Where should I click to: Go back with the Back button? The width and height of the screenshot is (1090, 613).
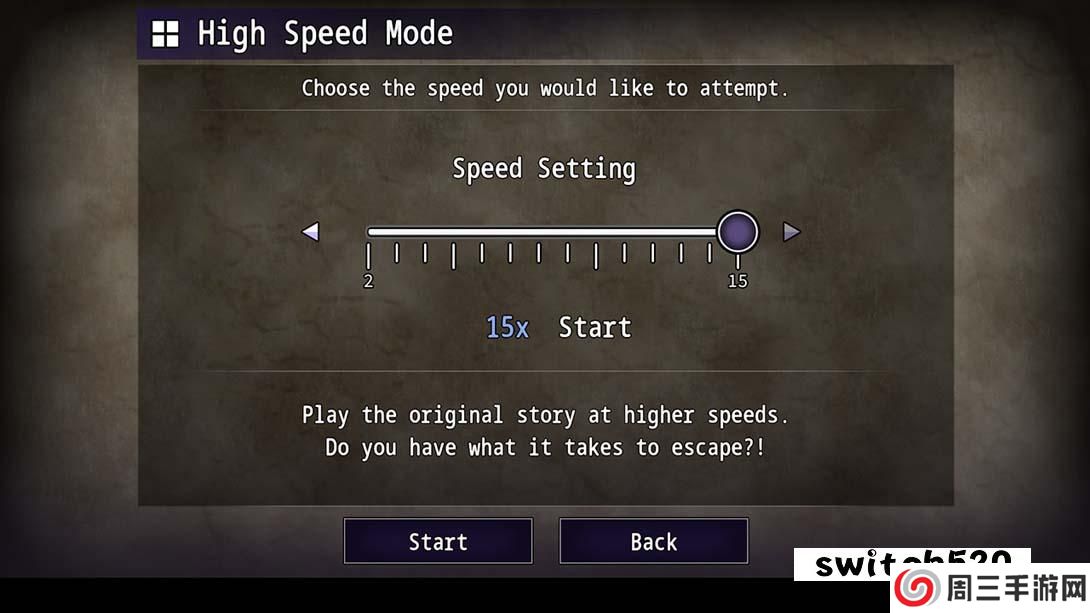tap(653, 541)
